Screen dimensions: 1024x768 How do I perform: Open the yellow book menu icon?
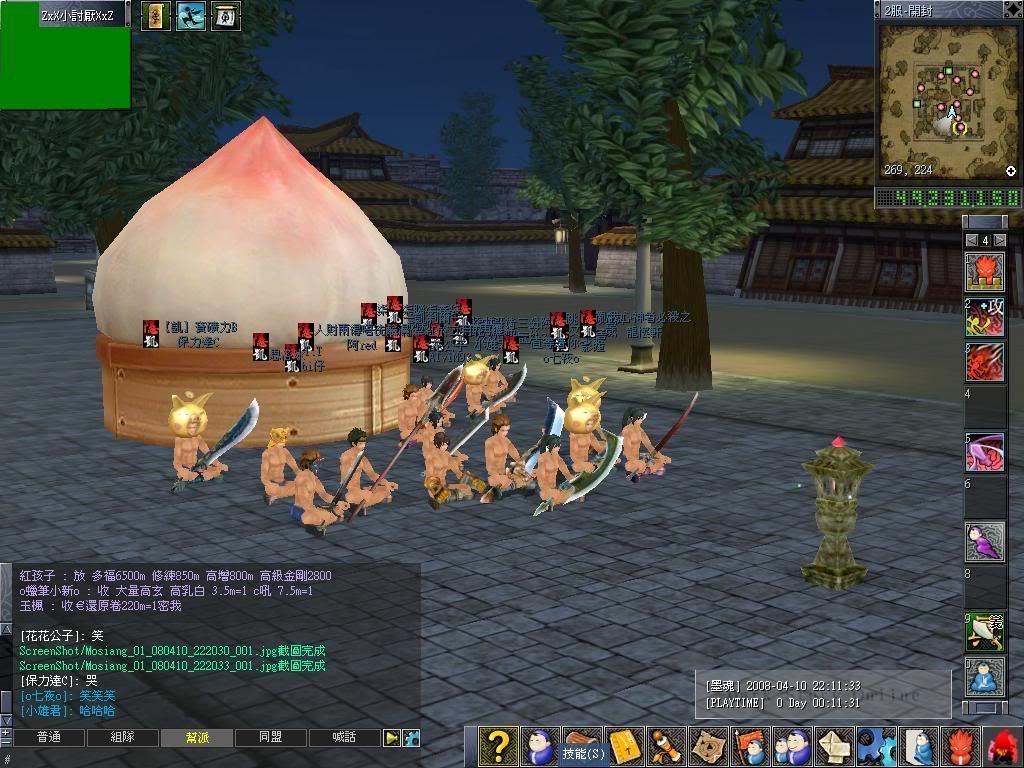click(624, 747)
